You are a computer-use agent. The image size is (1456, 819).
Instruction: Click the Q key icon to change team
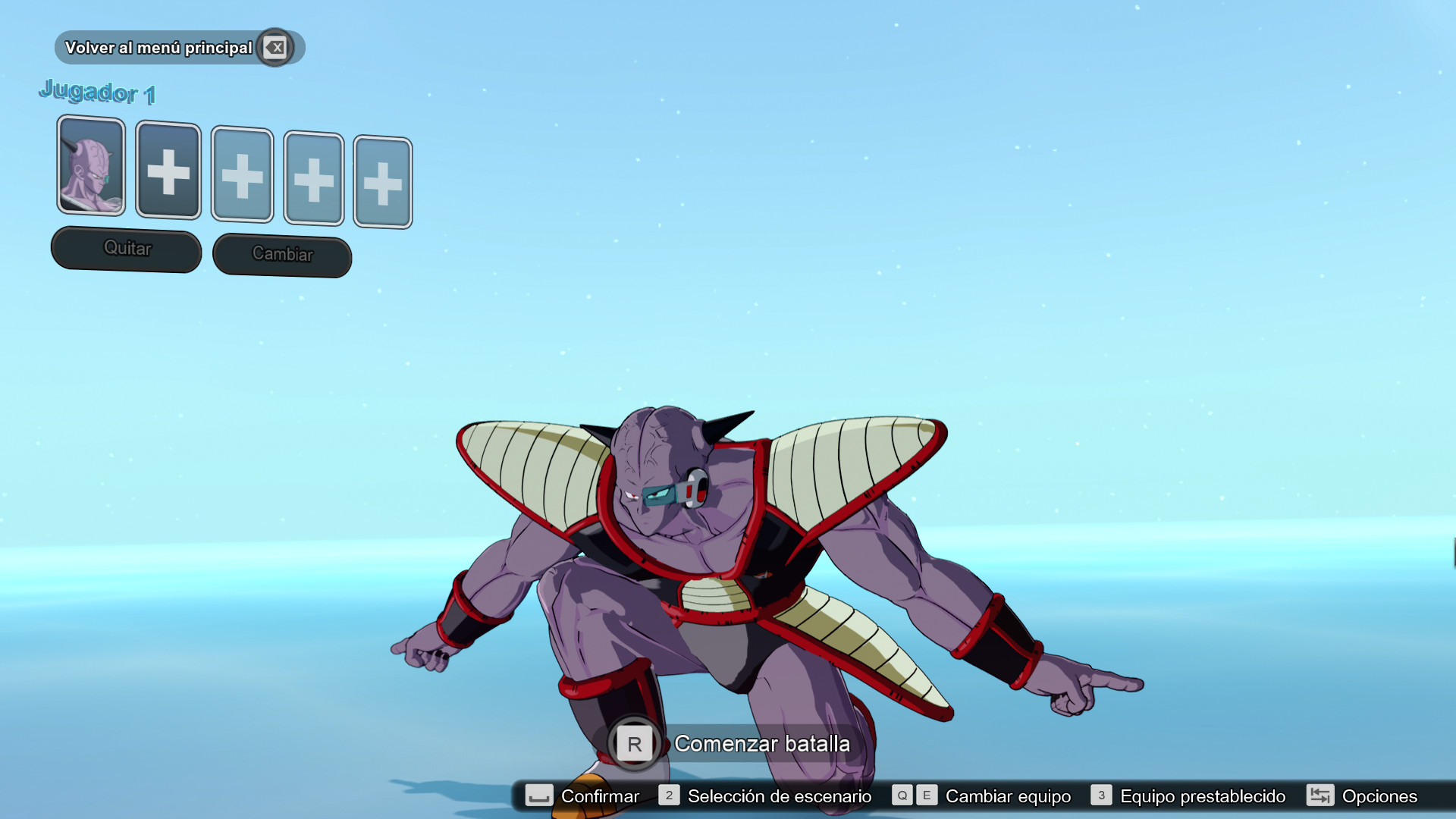[902, 796]
